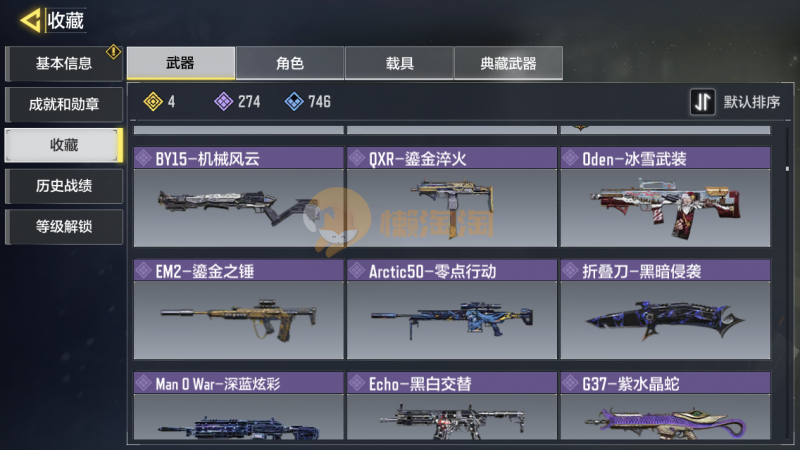
Task: Open the 载具 tab
Action: tap(399, 63)
